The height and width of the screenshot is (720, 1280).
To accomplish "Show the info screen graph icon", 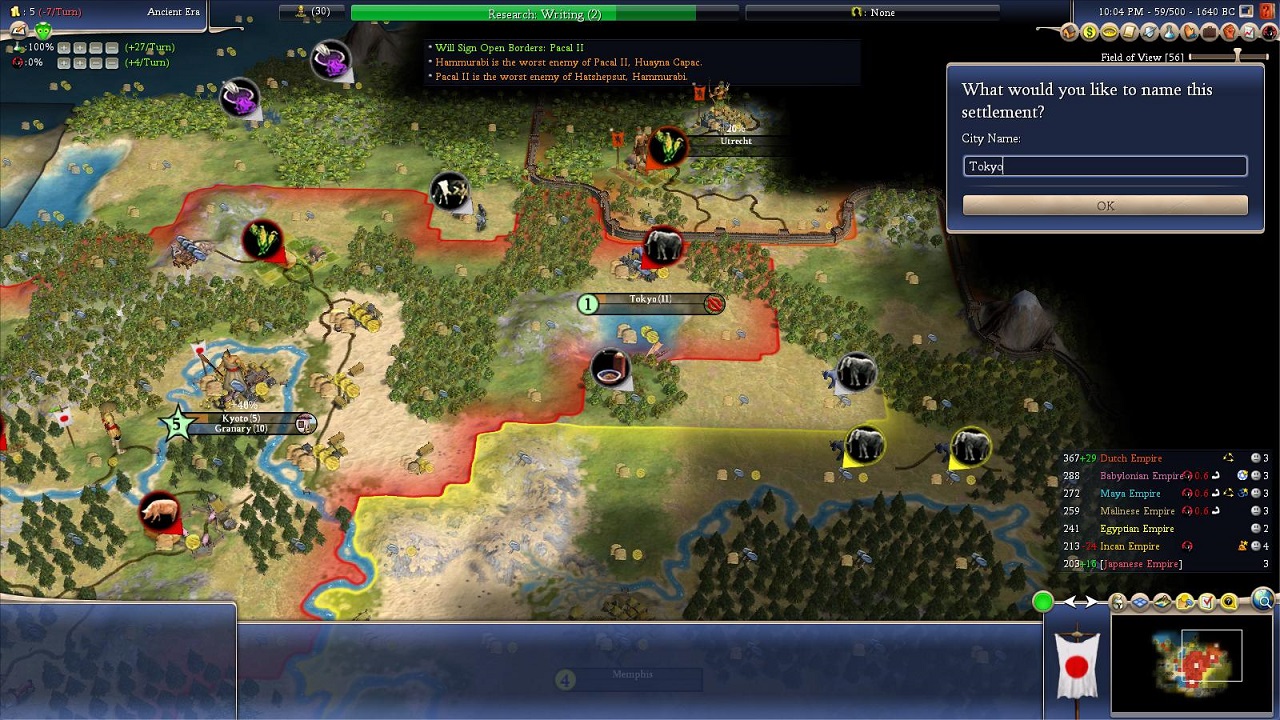I will [x=1249, y=32].
